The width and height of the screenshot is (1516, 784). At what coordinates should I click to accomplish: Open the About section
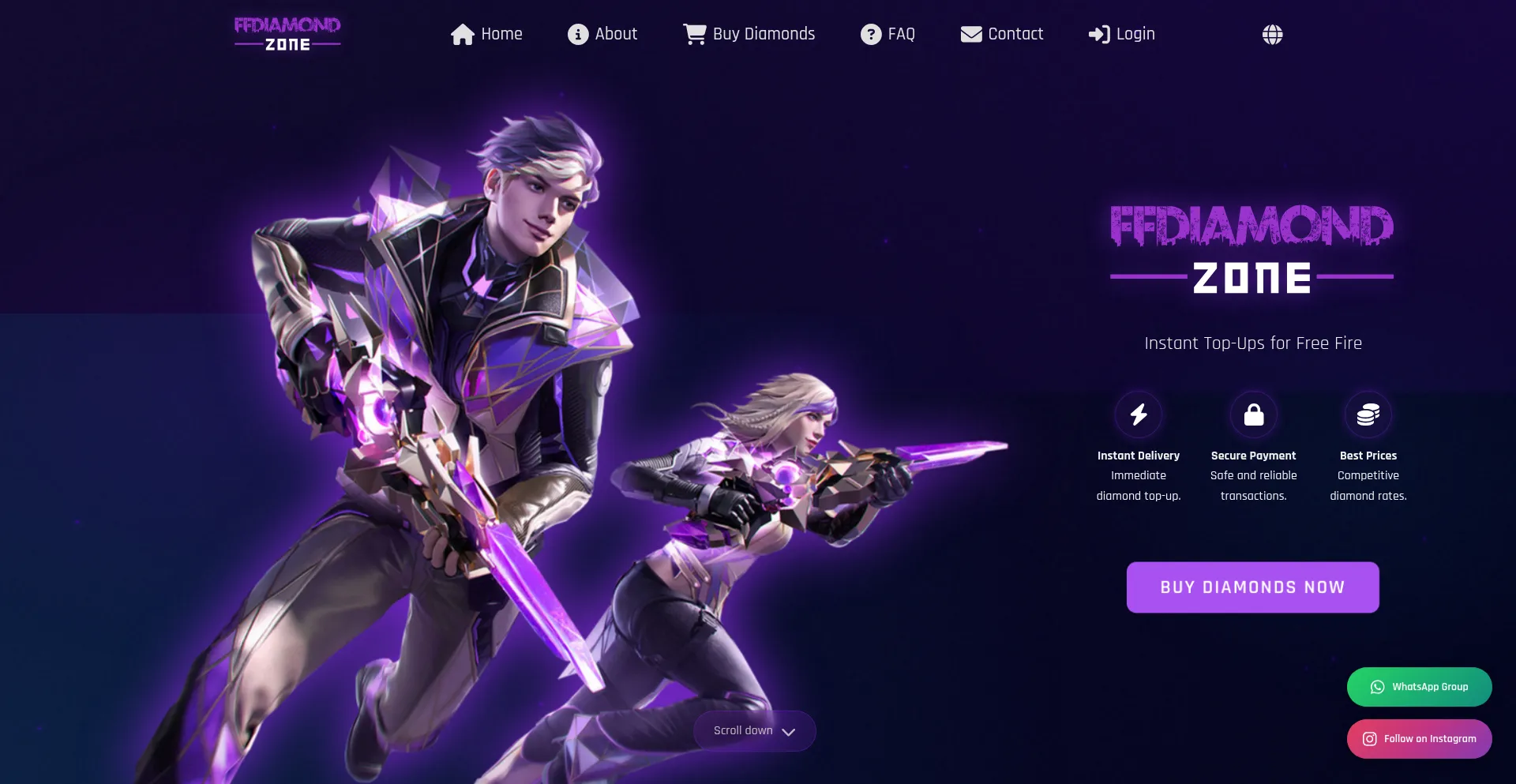pyautogui.click(x=602, y=34)
